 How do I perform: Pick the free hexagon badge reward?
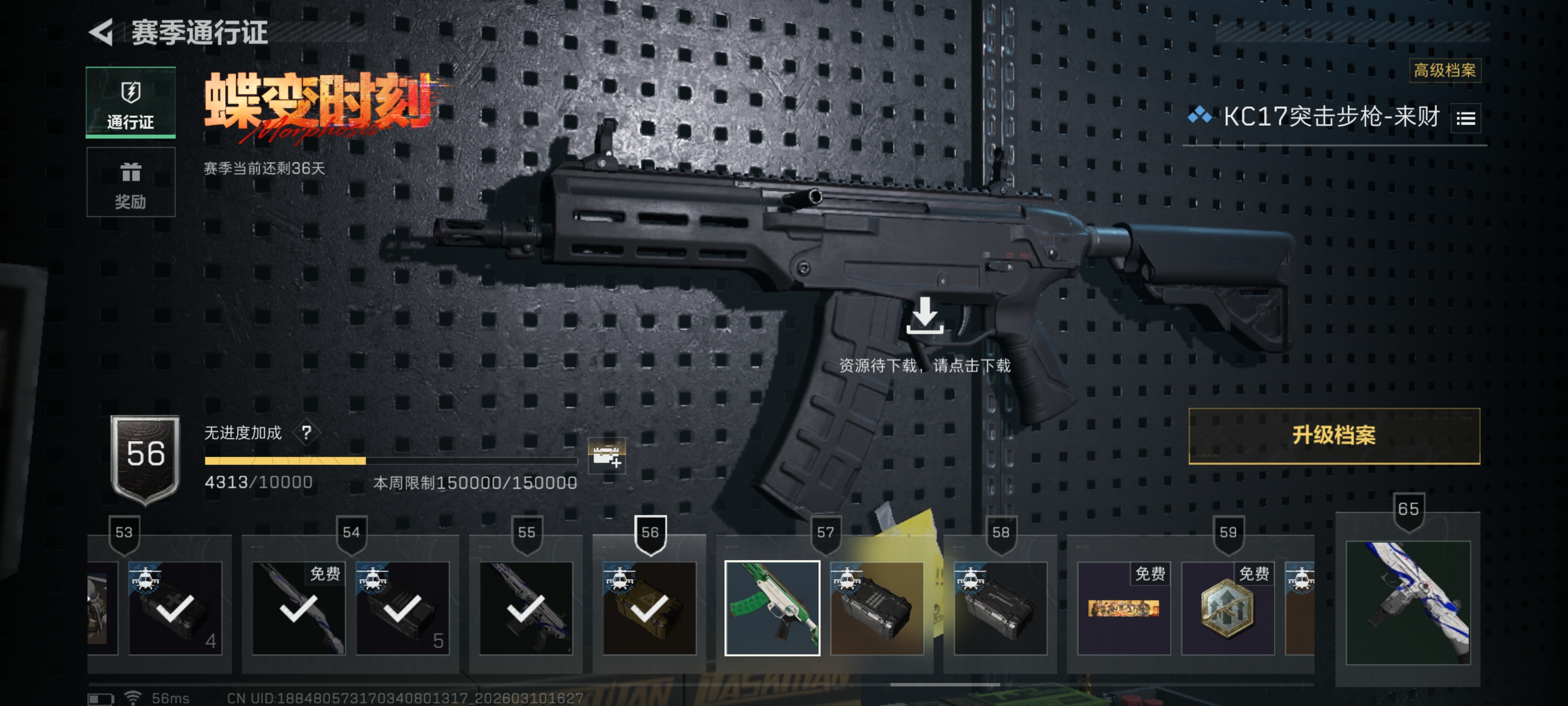pyautogui.click(x=1226, y=608)
